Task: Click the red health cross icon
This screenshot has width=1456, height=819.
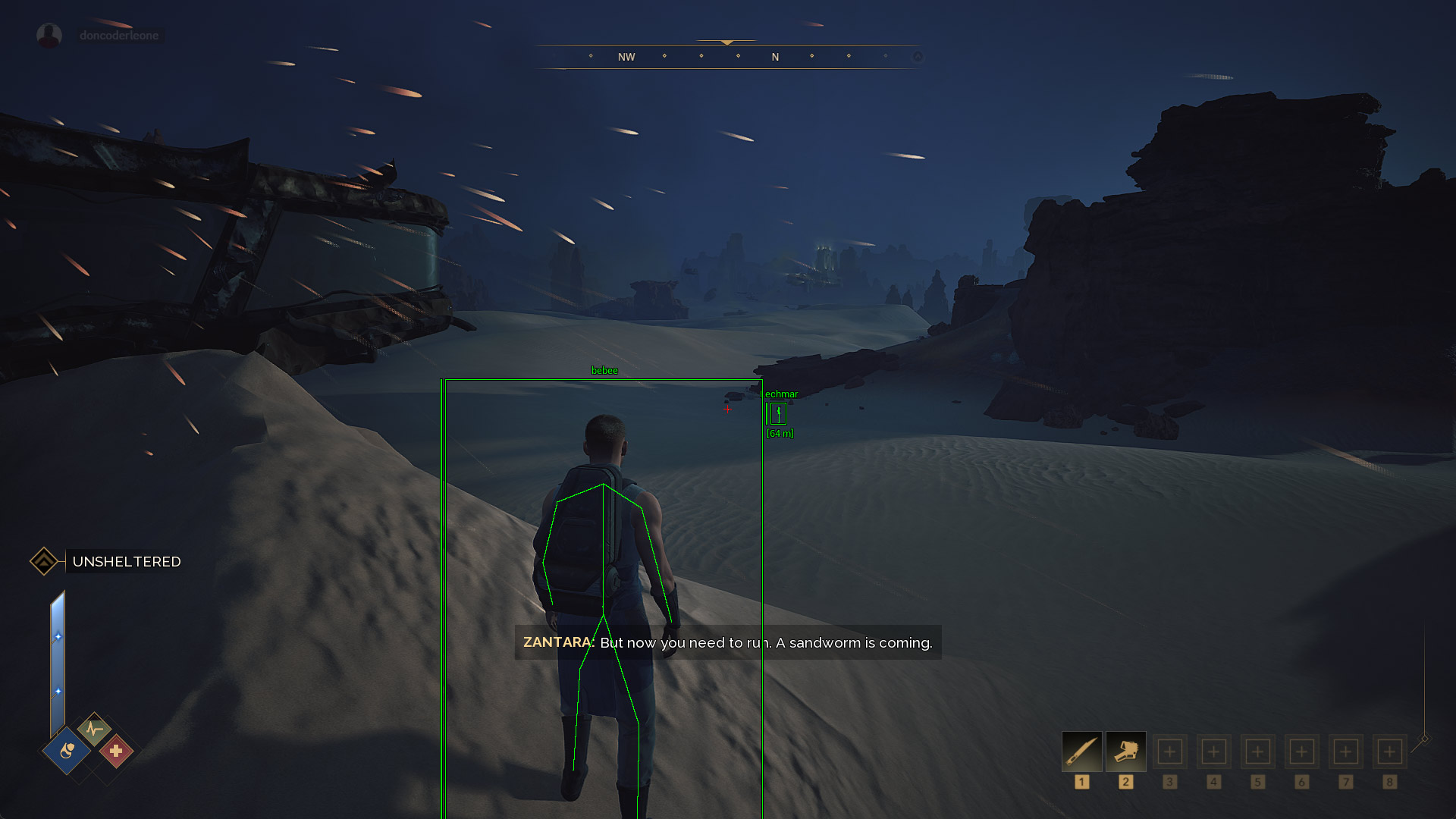Action: tap(116, 751)
